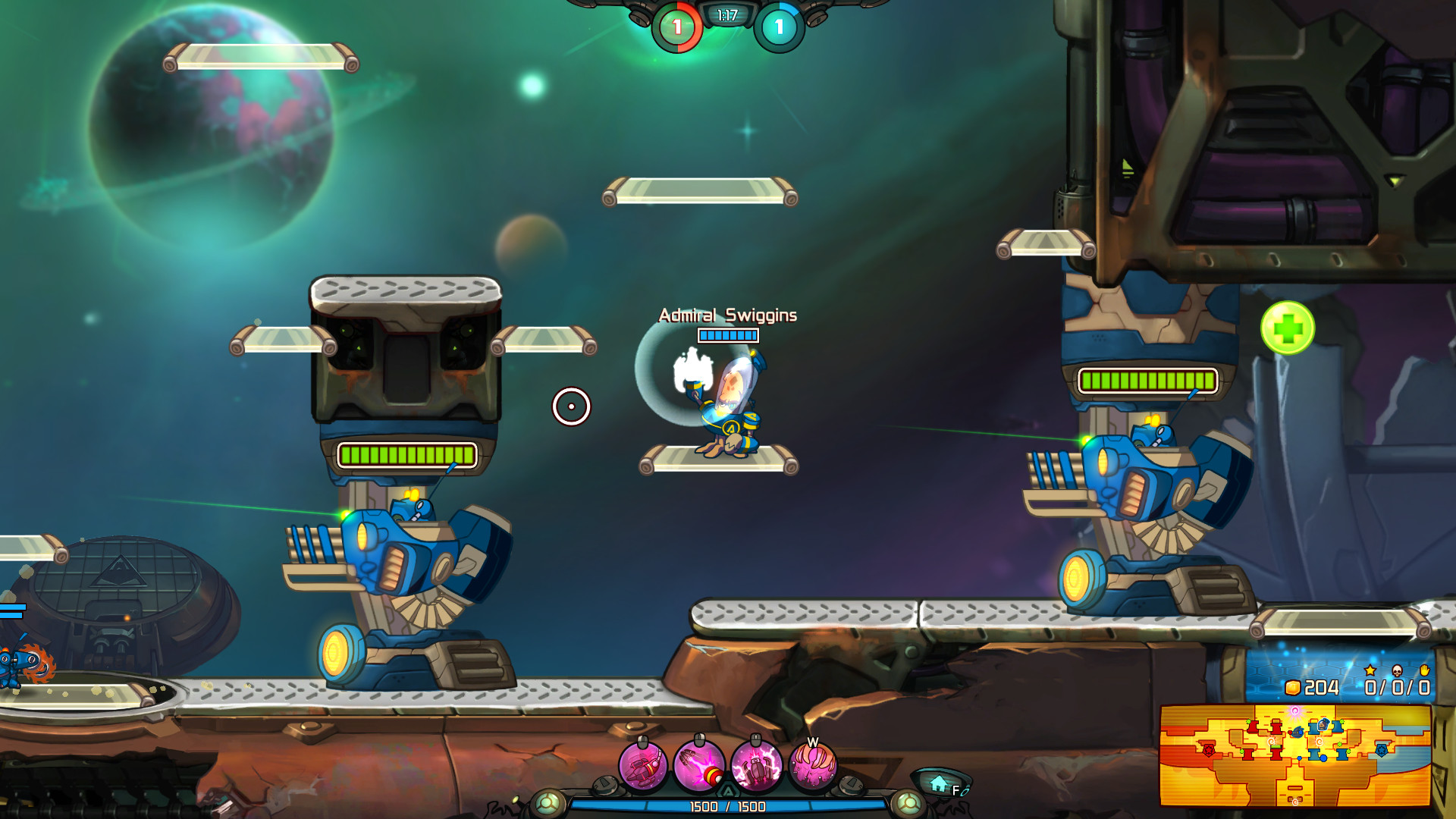1456x819 pixels.
Task: Click the hexagonal A emblem below the abilities
Action: (x=728, y=791)
